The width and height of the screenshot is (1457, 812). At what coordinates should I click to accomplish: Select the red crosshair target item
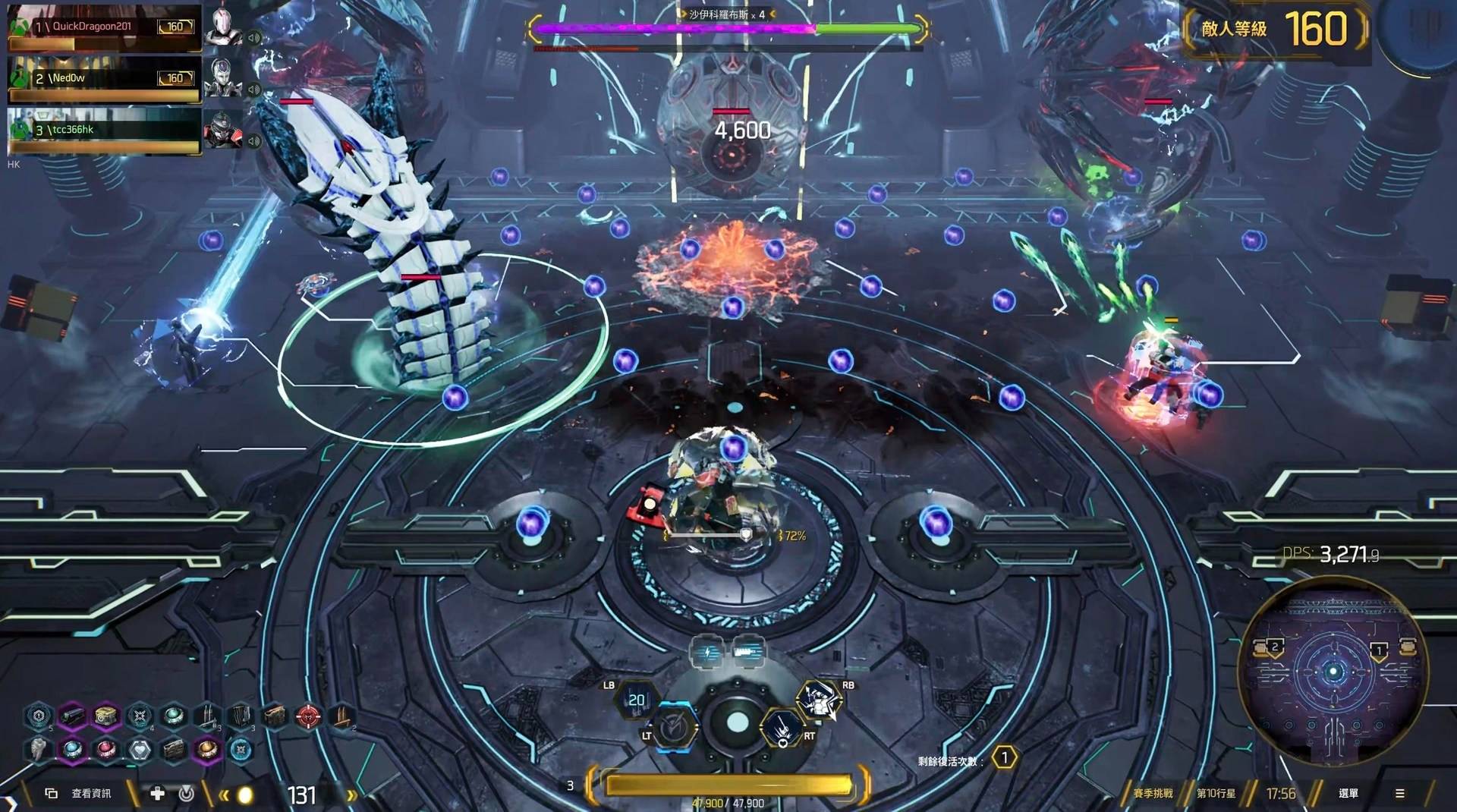pos(308,716)
